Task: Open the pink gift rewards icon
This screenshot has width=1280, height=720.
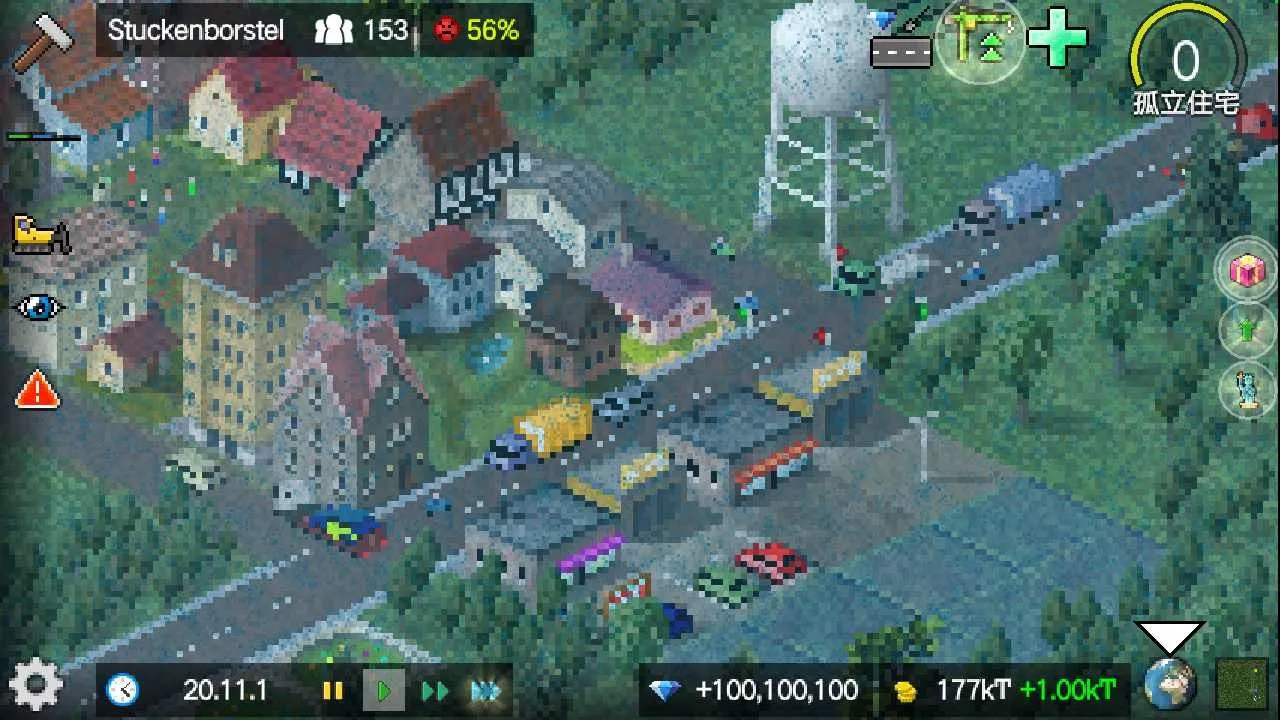Action: tap(1245, 270)
